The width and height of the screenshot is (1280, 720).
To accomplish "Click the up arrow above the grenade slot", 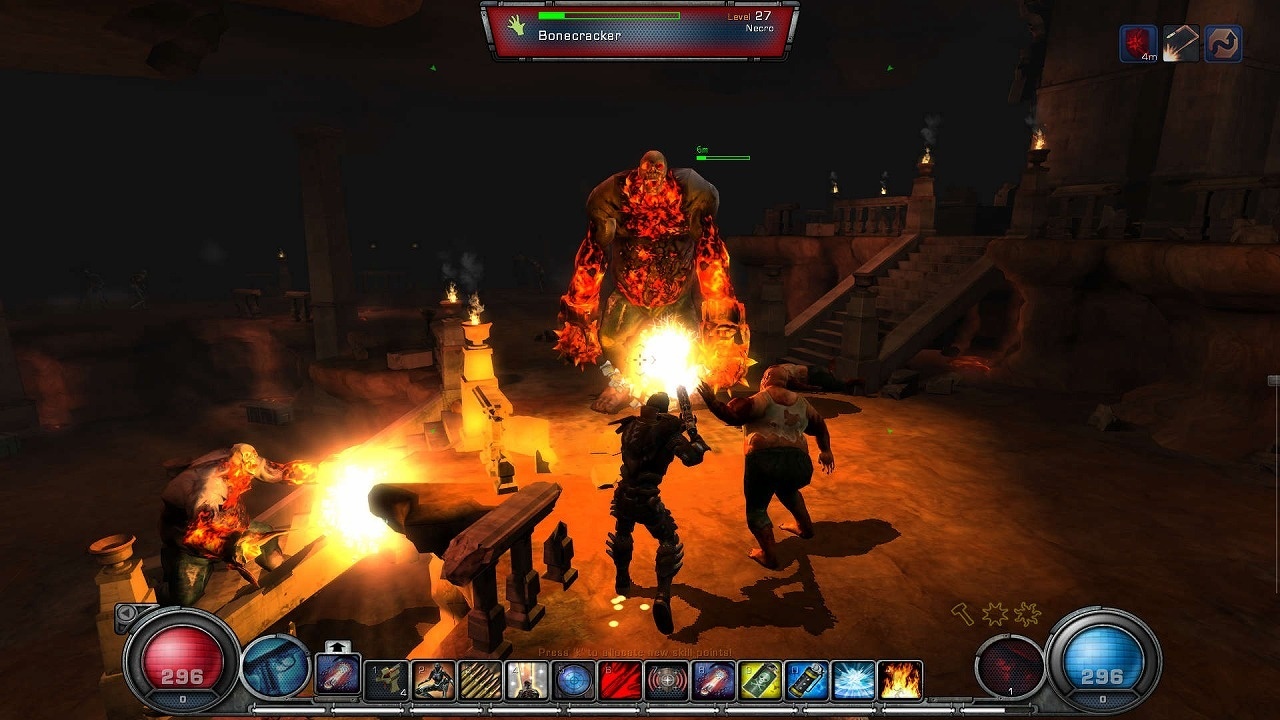I will [335, 646].
